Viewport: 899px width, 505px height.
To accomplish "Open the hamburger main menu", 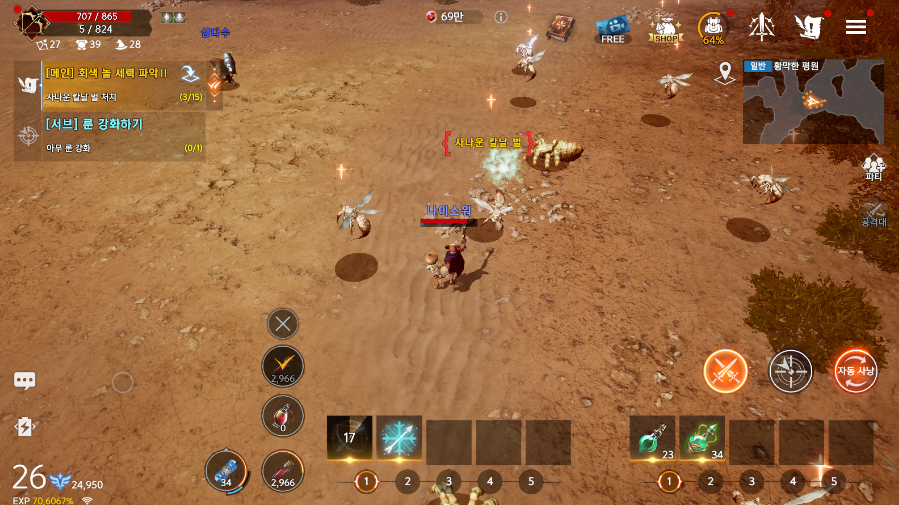I will (856, 27).
